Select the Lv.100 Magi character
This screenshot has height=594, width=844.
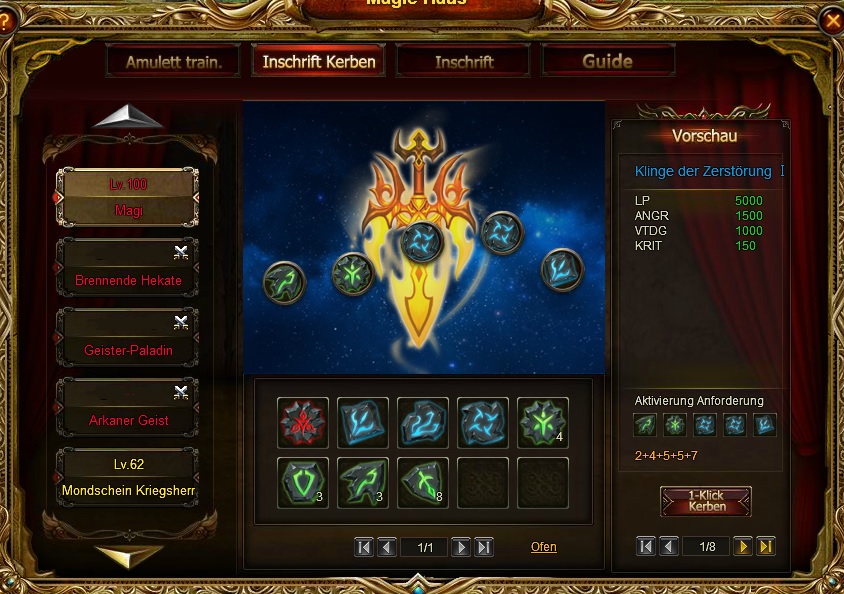tap(127, 197)
